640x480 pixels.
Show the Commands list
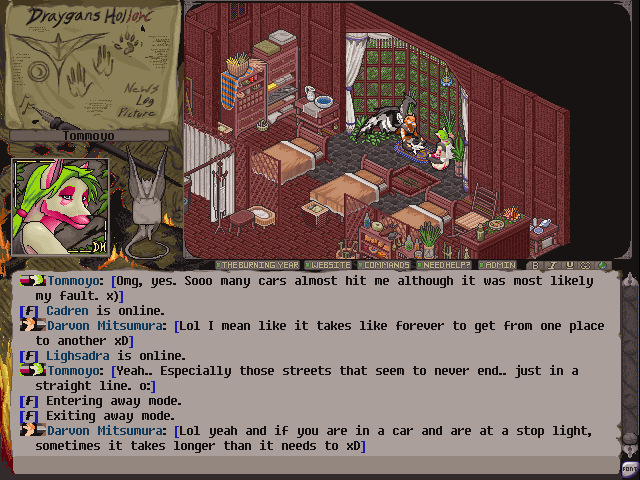tap(385, 265)
